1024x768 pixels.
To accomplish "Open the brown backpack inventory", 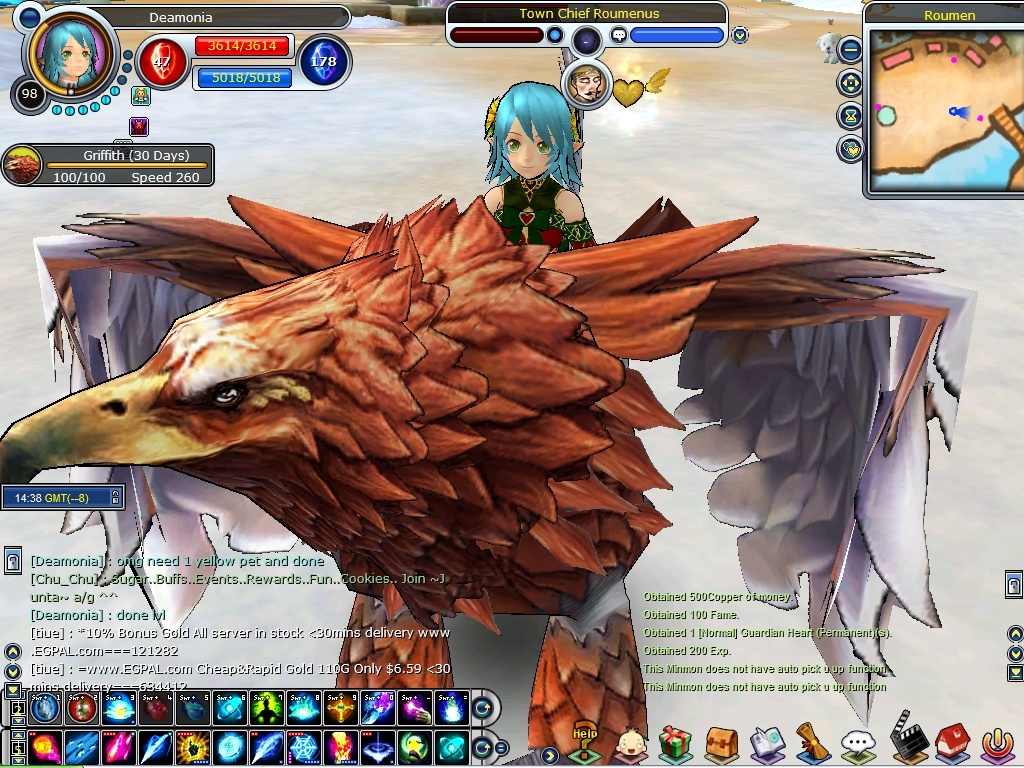I will click(721, 743).
